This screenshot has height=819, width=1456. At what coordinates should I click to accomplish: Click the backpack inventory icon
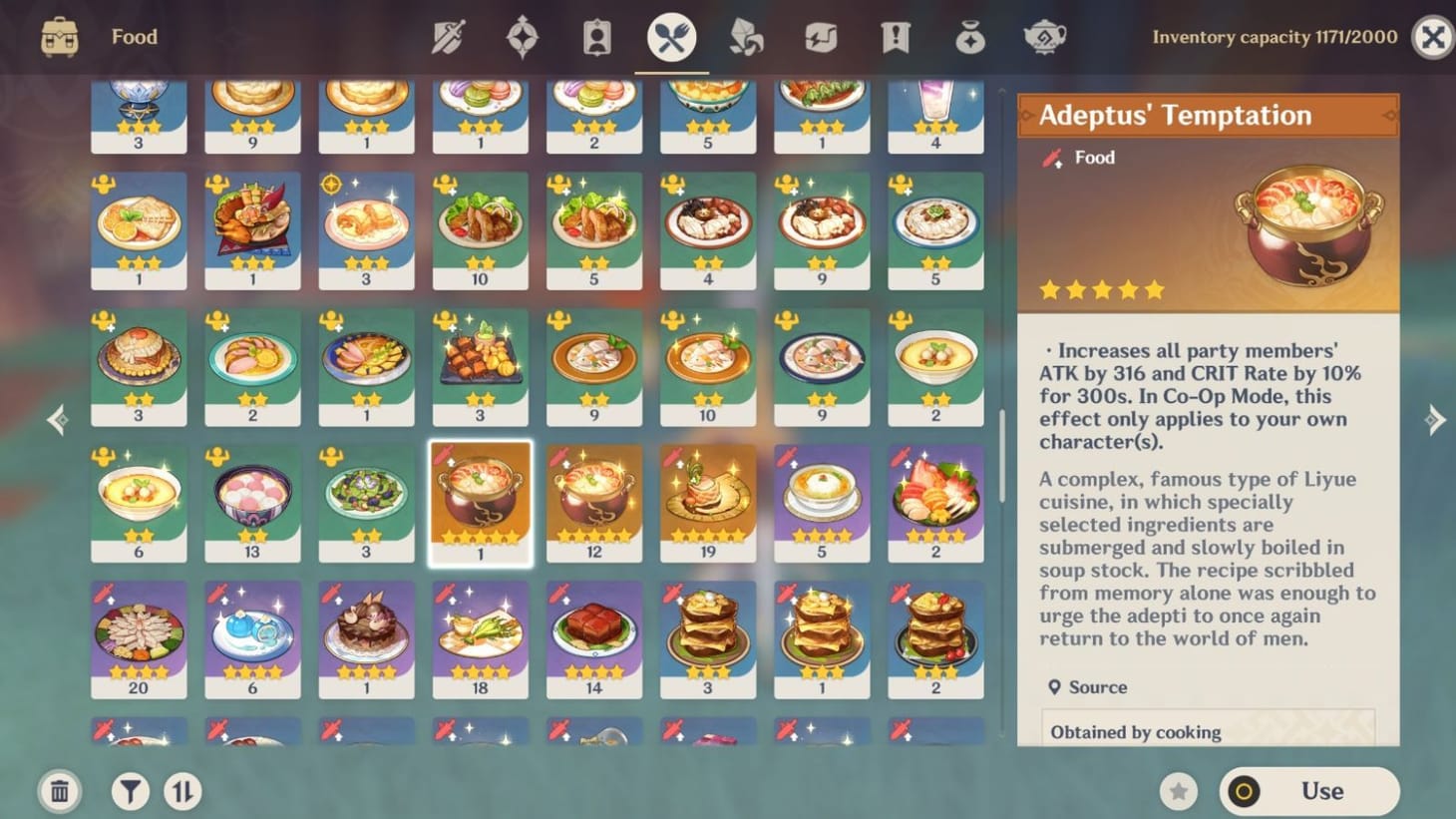point(59,36)
